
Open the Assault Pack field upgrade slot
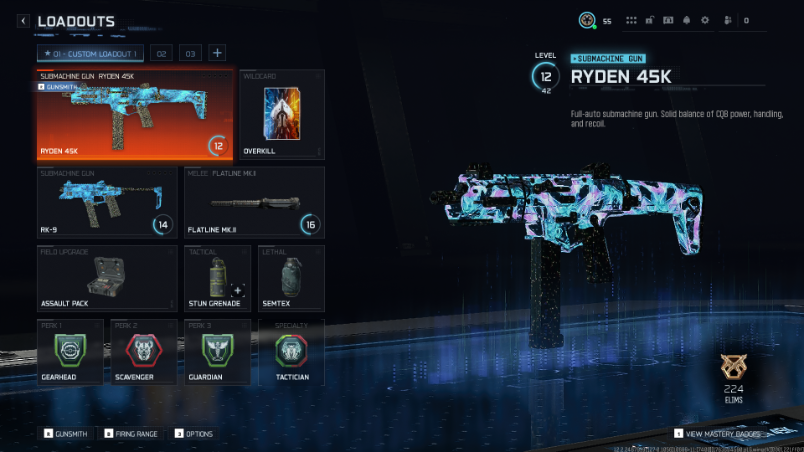pos(106,277)
